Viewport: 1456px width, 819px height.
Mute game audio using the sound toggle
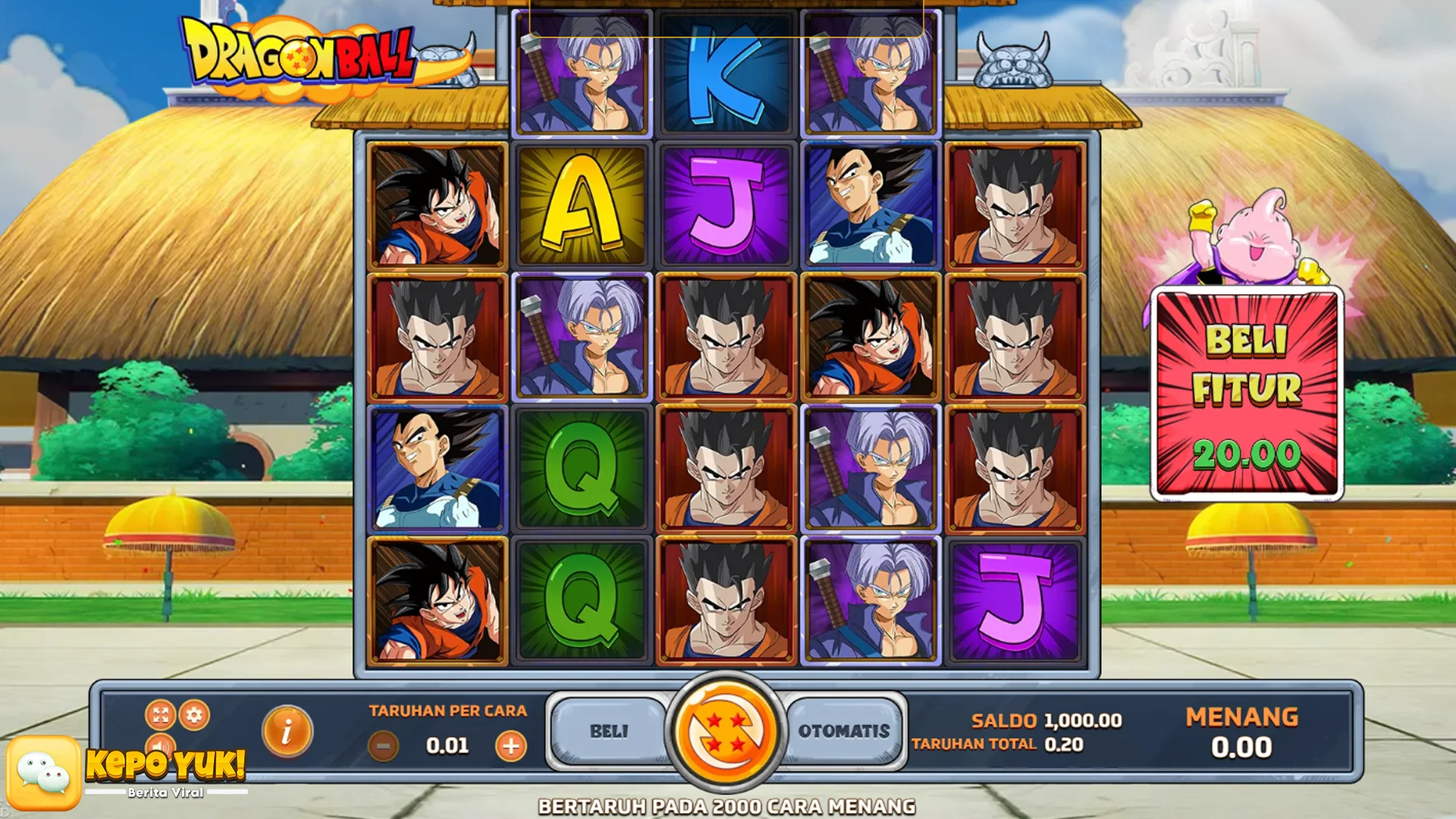pyautogui.click(x=160, y=747)
